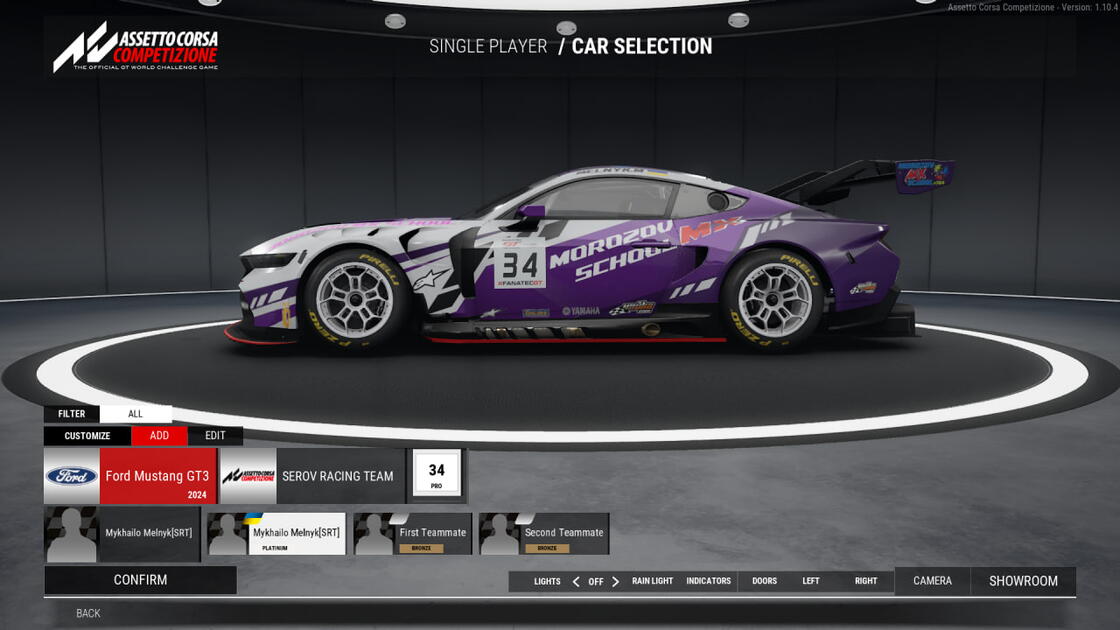Toggle the car INDICATORS
1120x630 pixels.
[708, 581]
